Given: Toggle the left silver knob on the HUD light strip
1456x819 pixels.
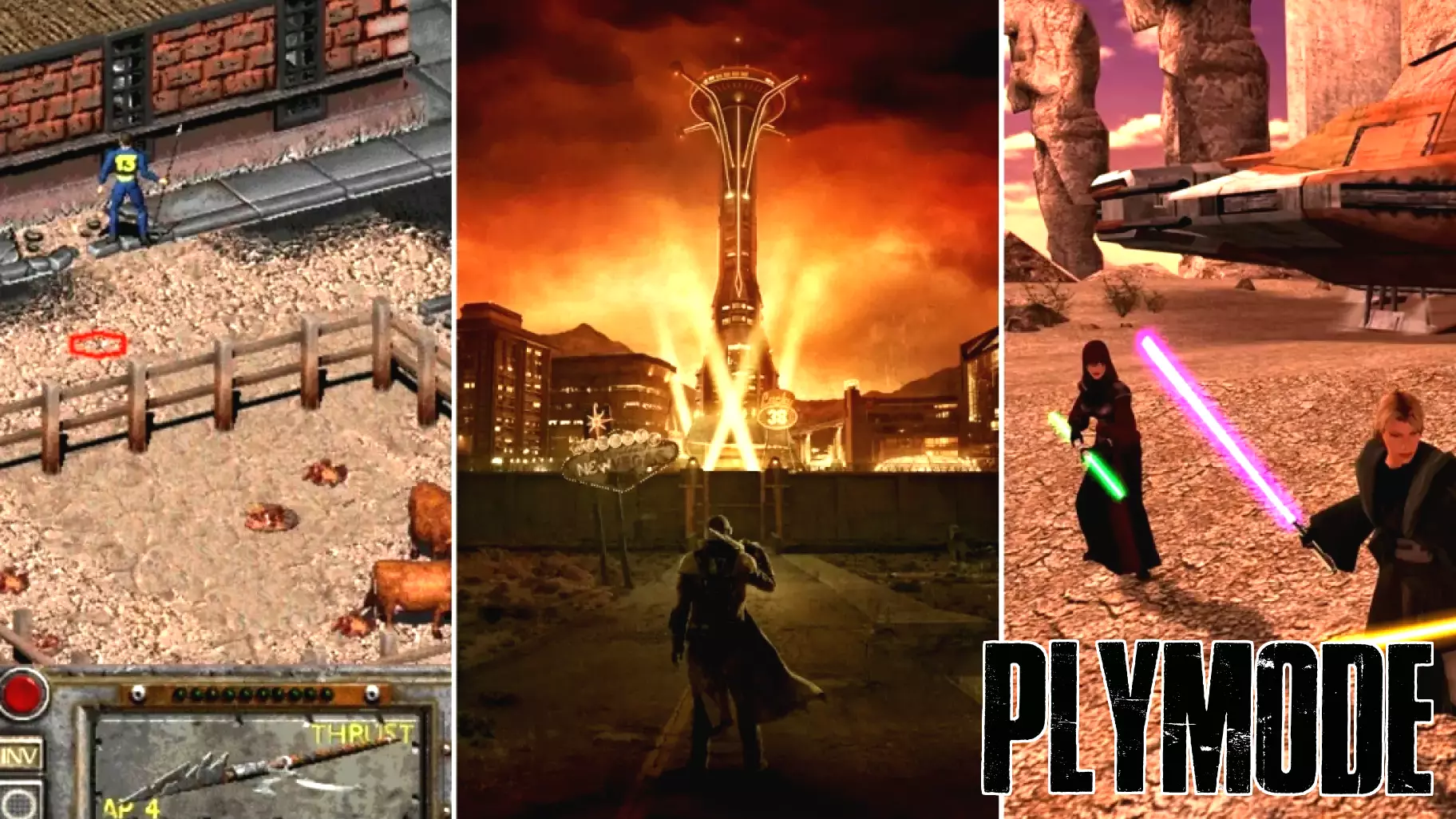Looking at the screenshot, I should (x=138, y=693).
